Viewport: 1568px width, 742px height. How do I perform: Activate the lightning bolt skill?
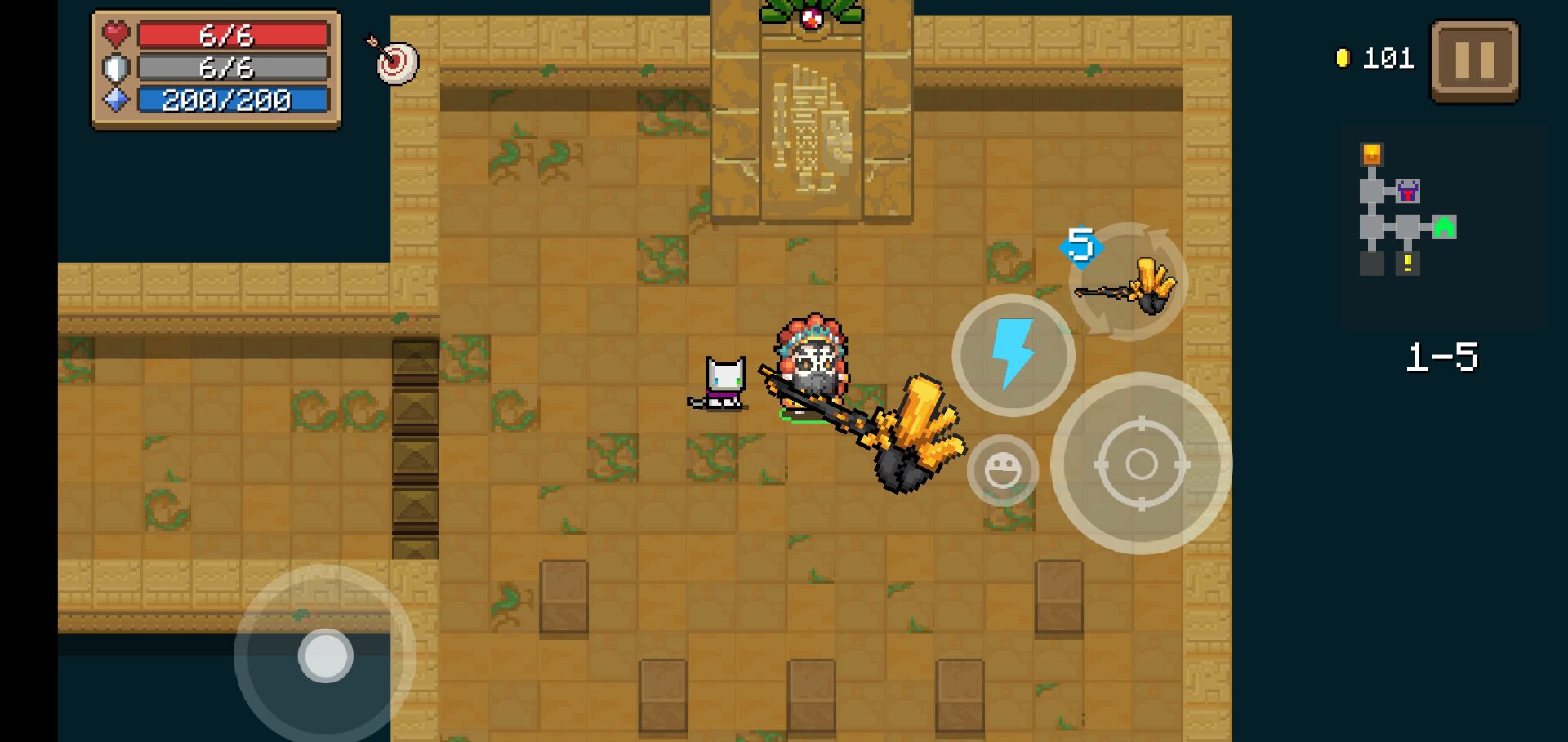(x=1013, y=356)
